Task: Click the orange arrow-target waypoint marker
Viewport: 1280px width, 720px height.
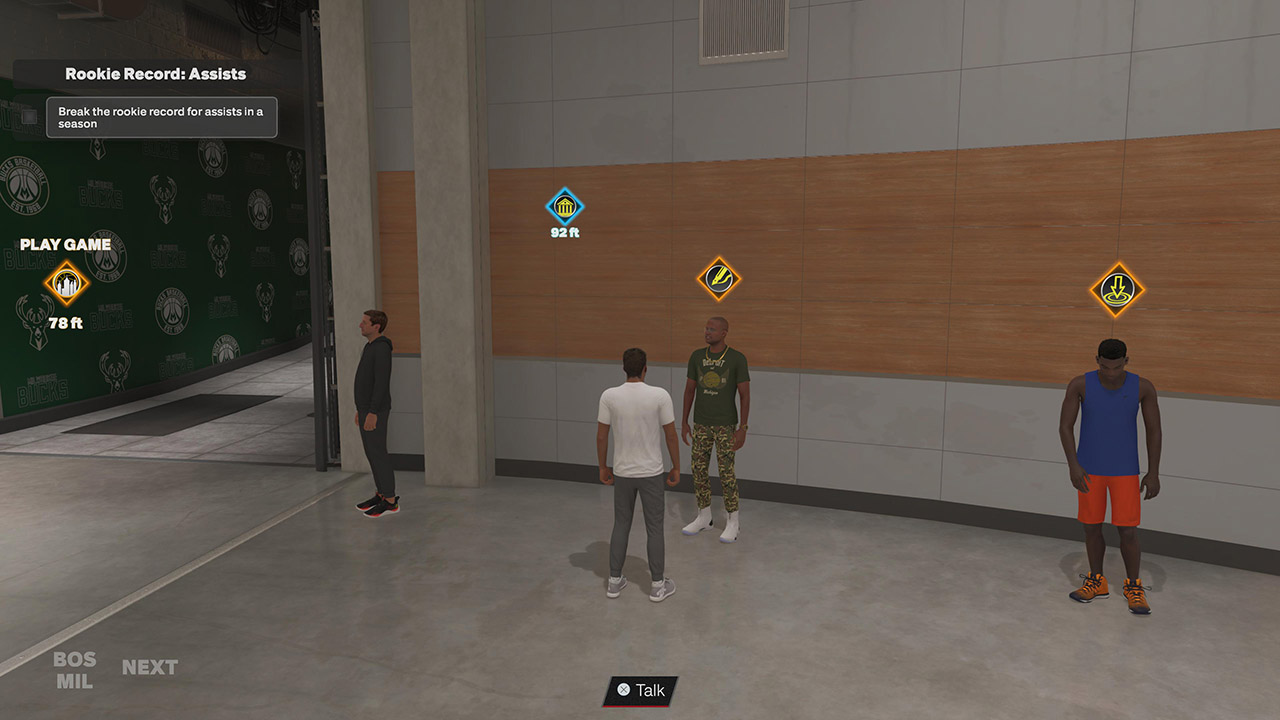Action: [1117, 290]
